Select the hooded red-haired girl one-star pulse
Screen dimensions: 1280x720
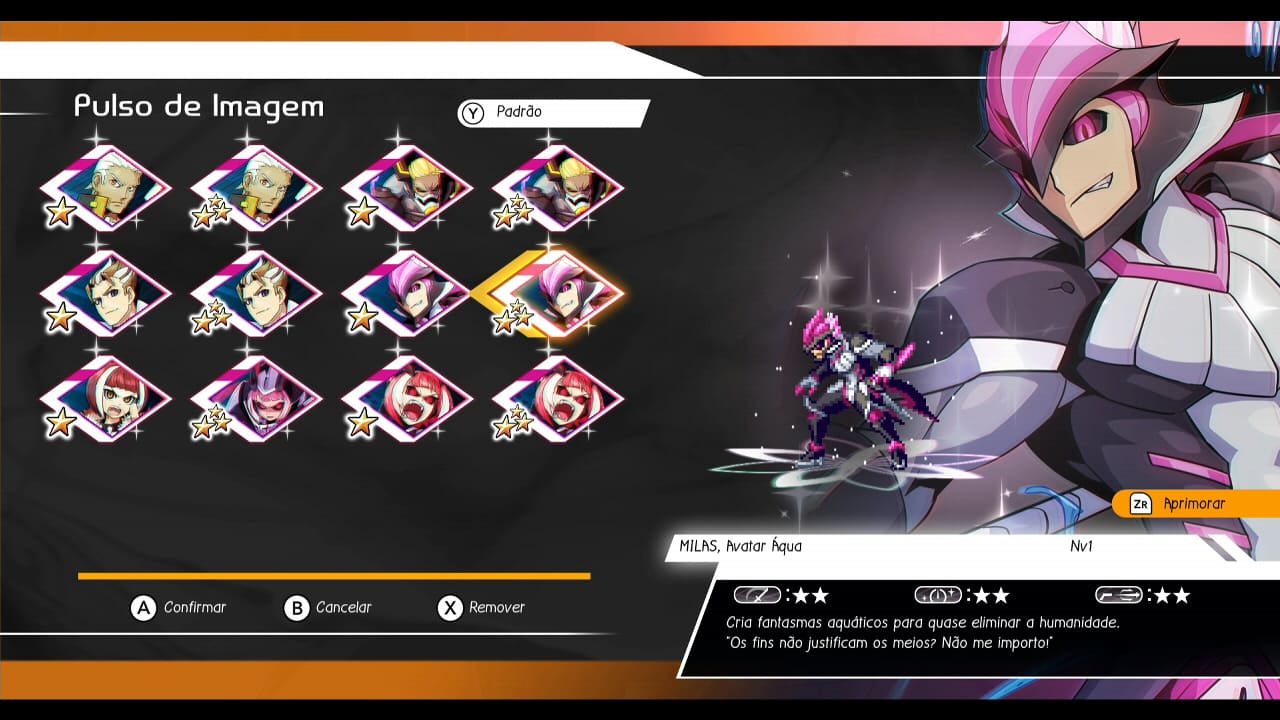[107, 399]
